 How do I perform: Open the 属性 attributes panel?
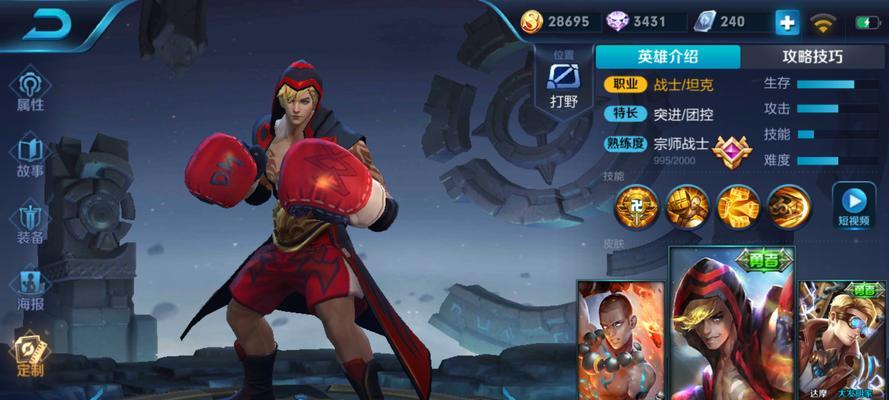[30, 91]
